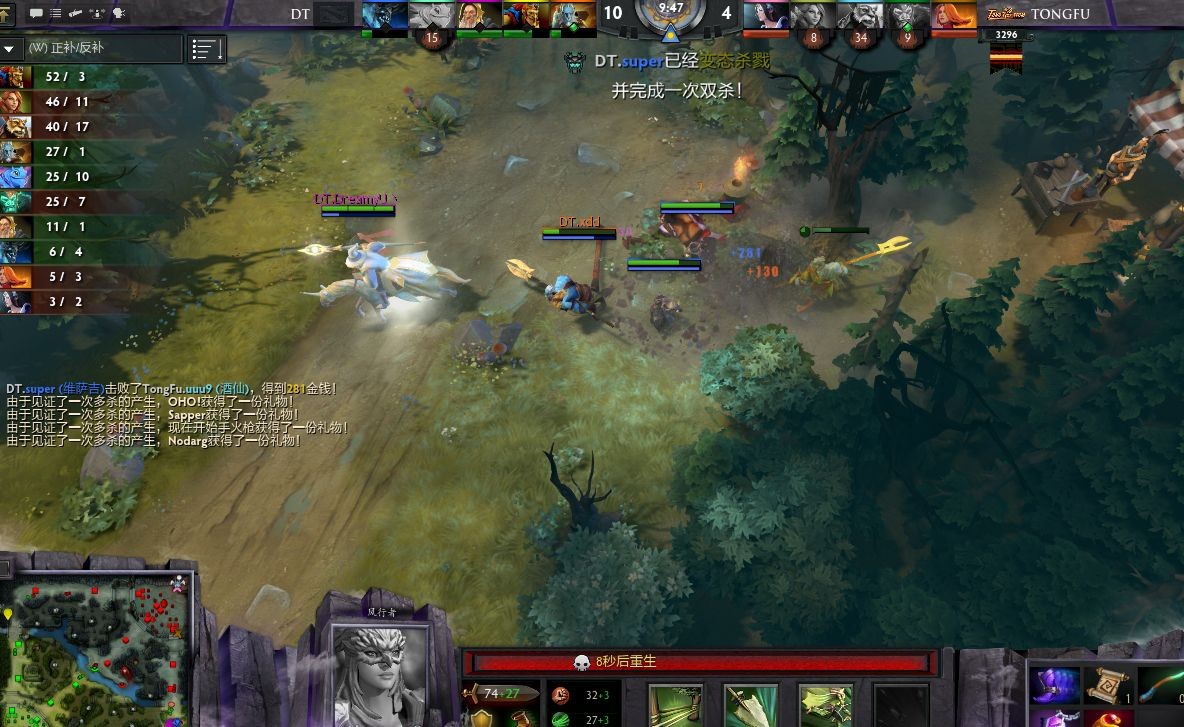Click on the minimap

click(x=97, y=642)
